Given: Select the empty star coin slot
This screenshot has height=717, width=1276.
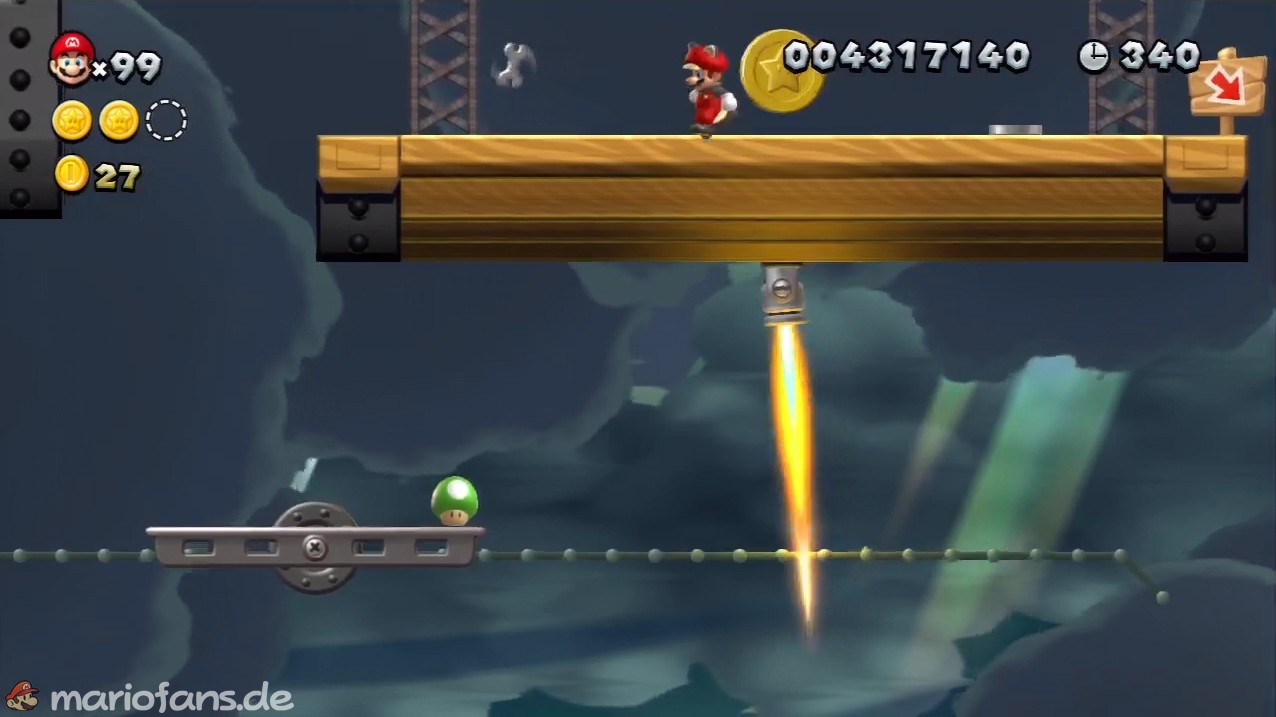Looking at the screenshot, I should (x=166, y=121).
